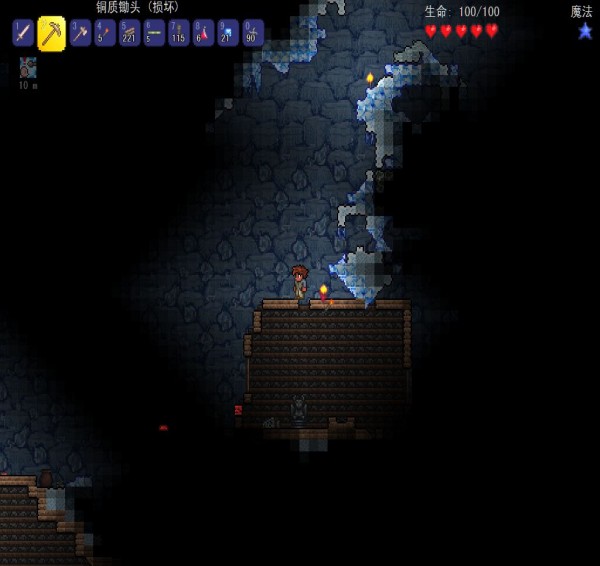Viewport: 600px width, 566px height.
Task: Select the slot 0 stack of 90
Action: (253, 33)
